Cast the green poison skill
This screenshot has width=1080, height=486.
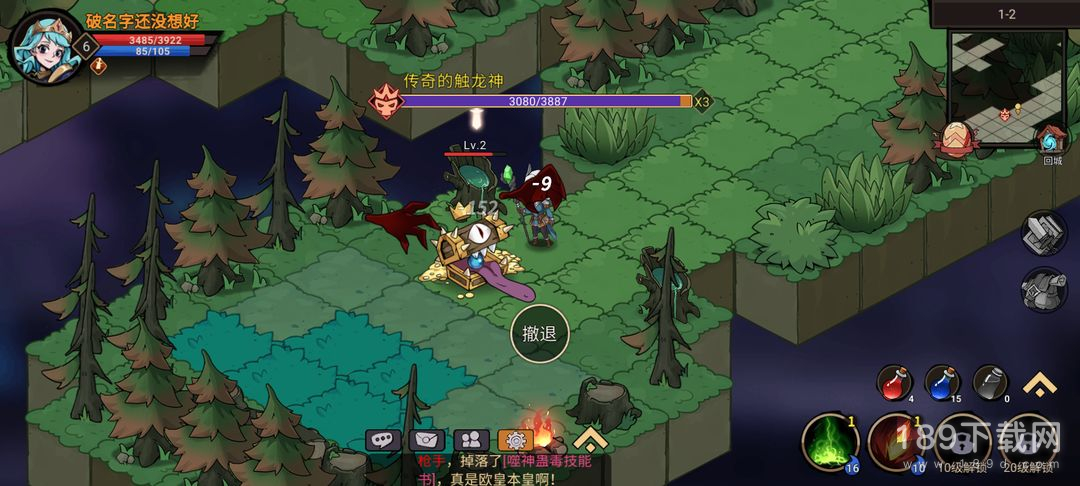coord(829,441)
